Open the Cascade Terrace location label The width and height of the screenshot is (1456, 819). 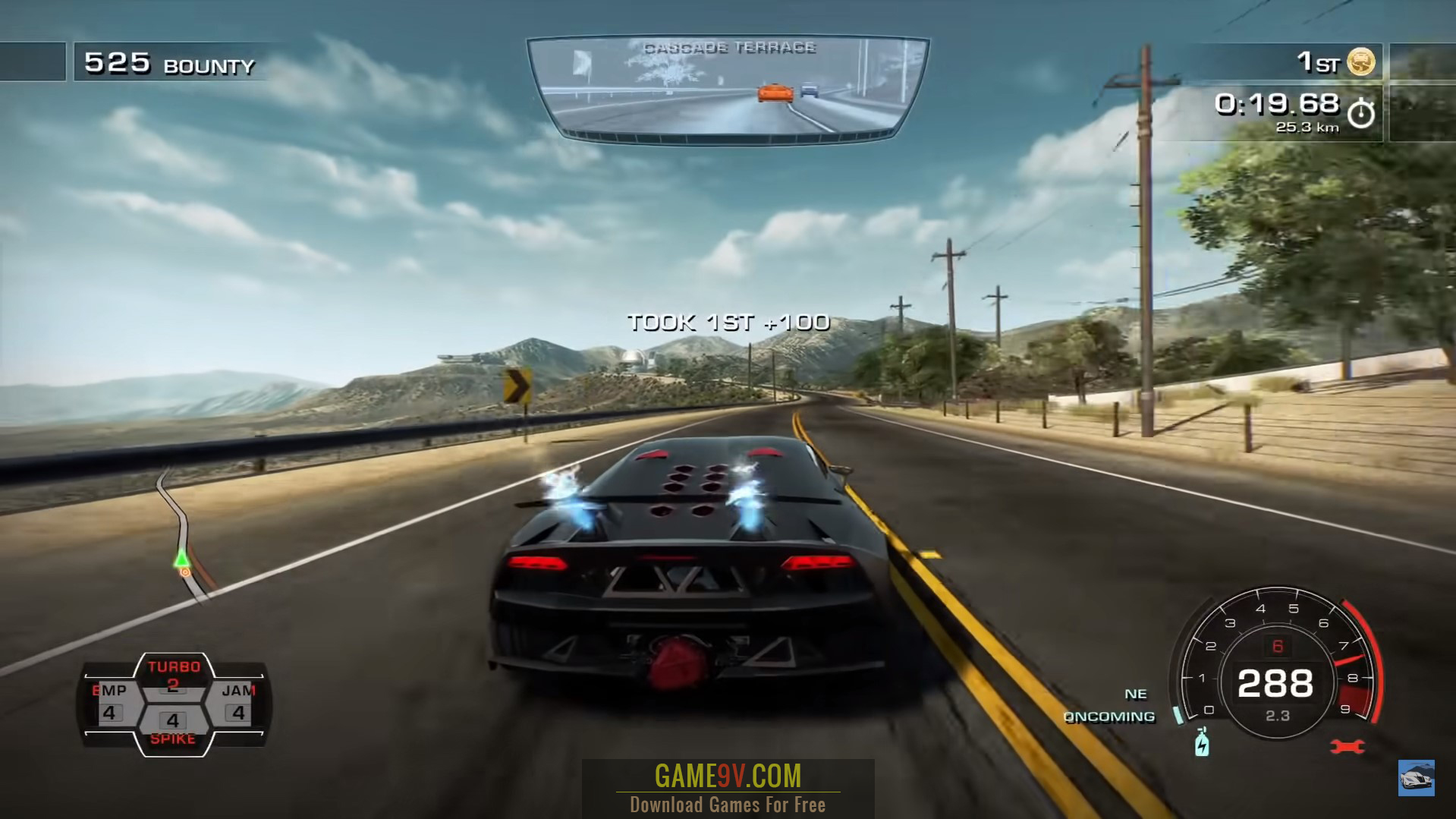(x=730, y=48)
